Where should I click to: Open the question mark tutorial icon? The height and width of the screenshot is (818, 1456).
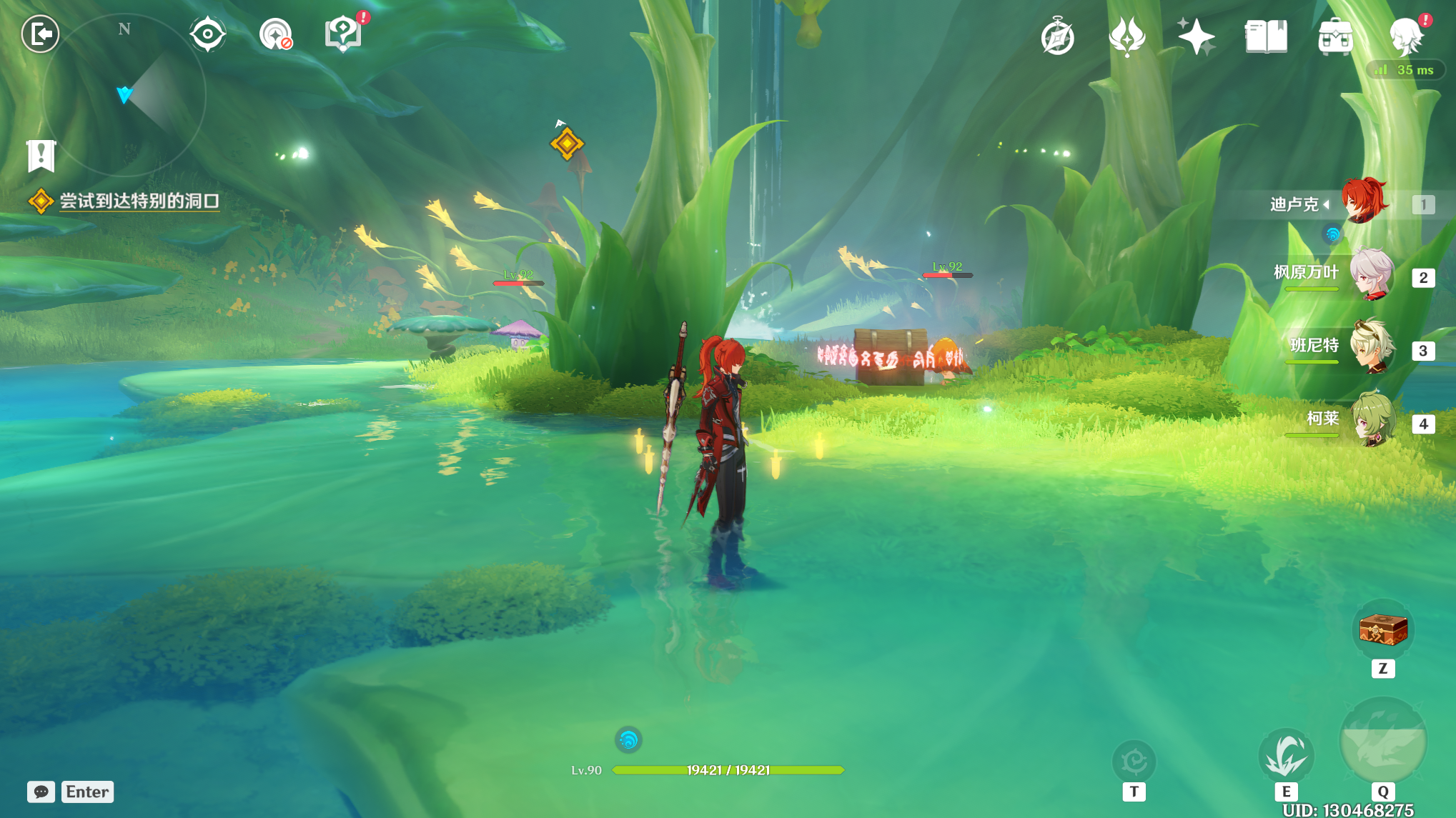coord(343,34)
